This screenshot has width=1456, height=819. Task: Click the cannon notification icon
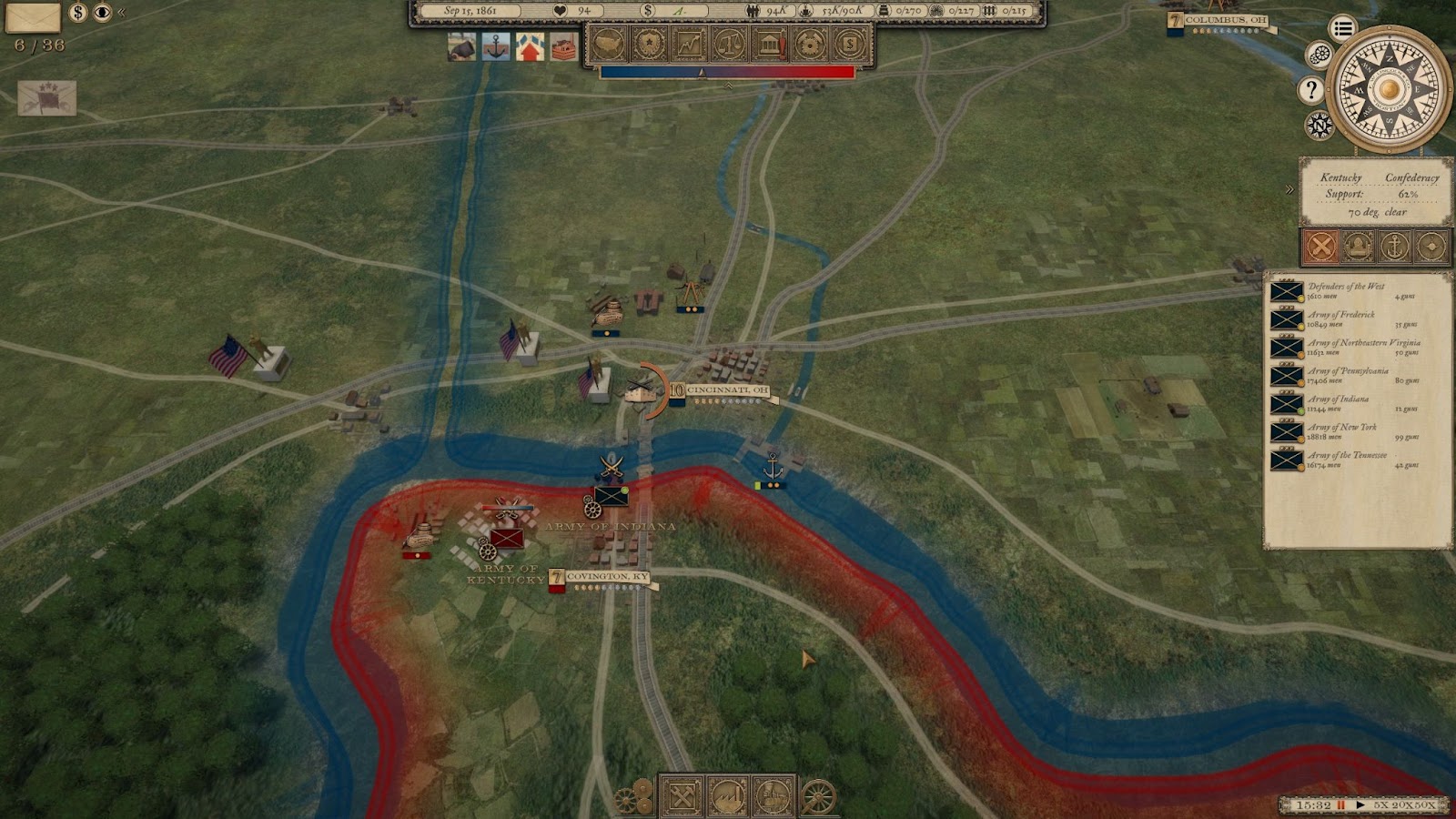click(x=462, y=46)
